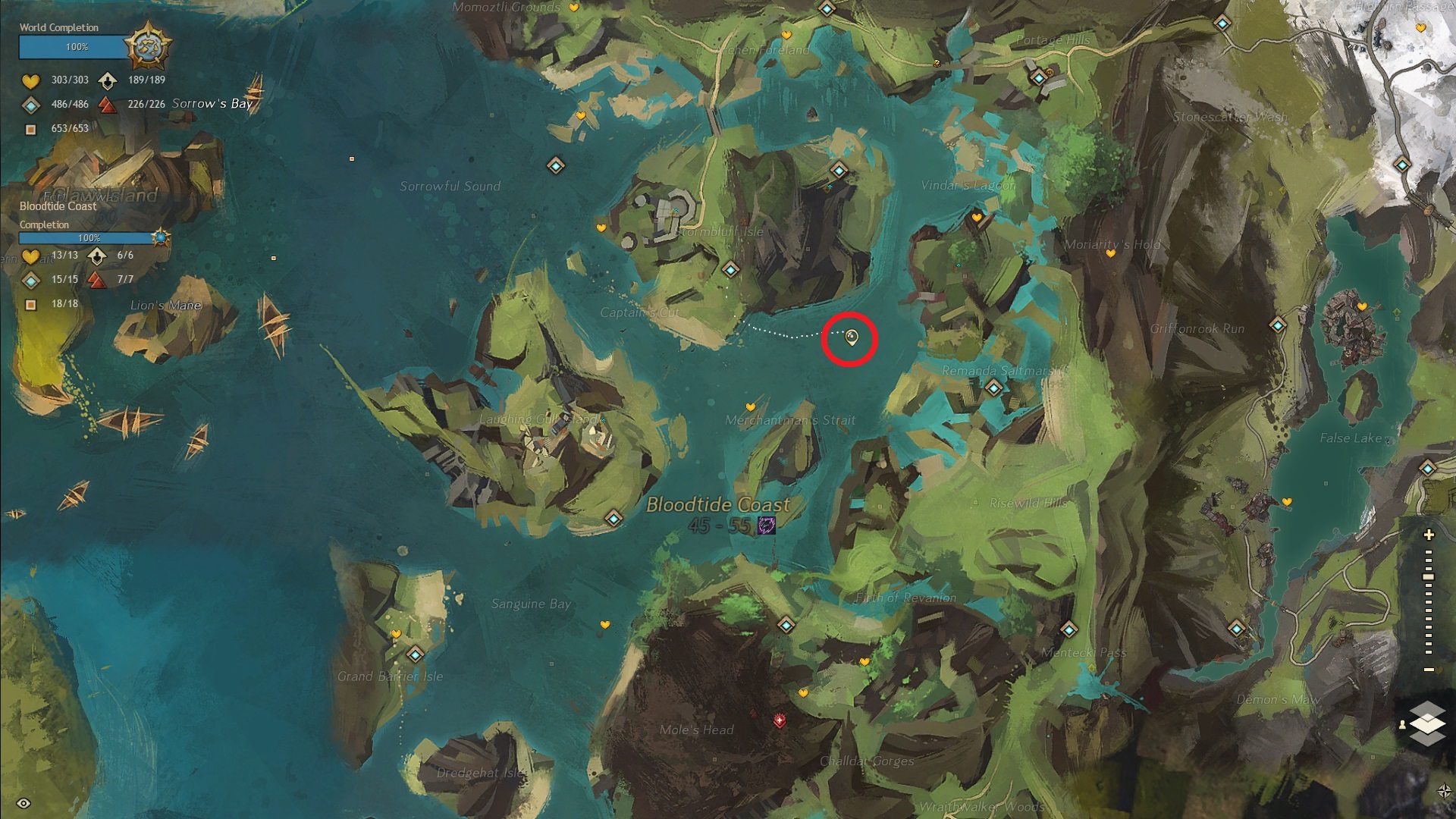
Task: Select the Laughing Gull Island waypoint
Action: click(x=613, y=519)
